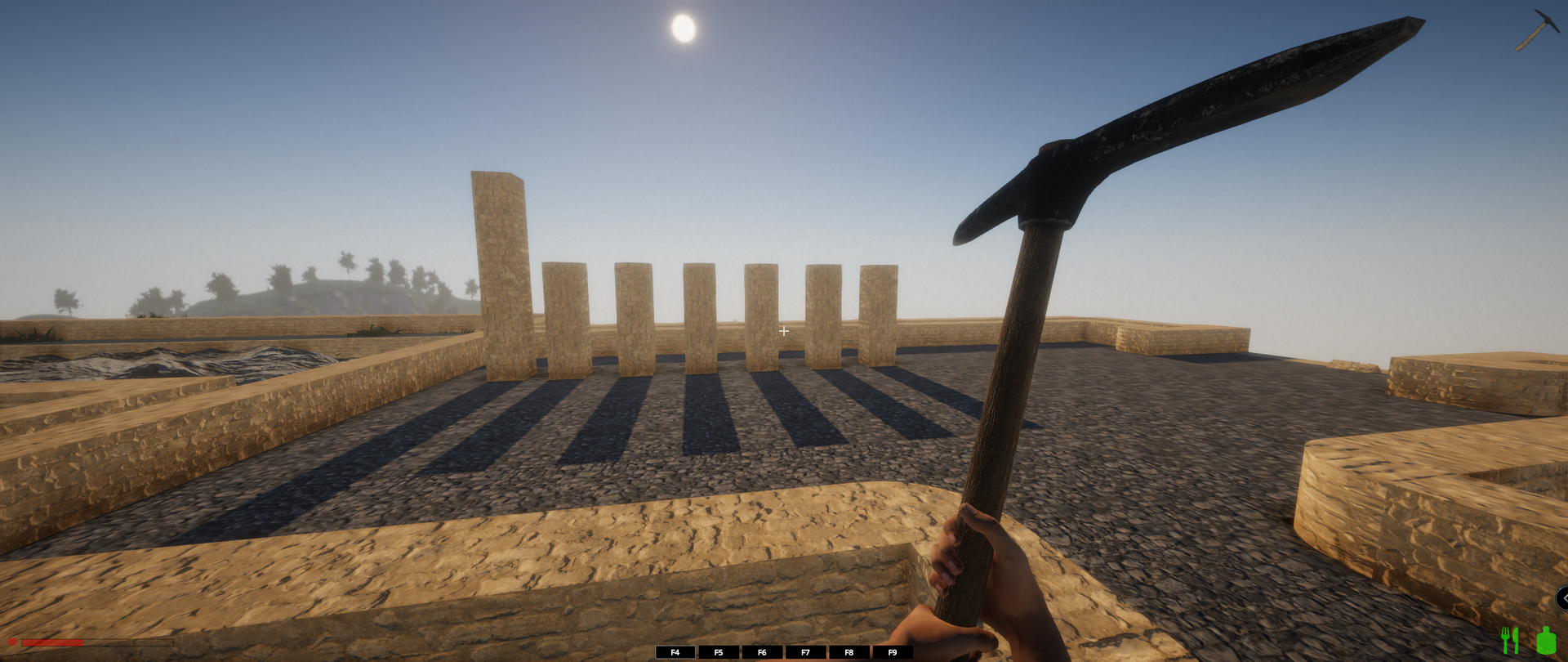Click the F6 quick slot

click(762, 652)
